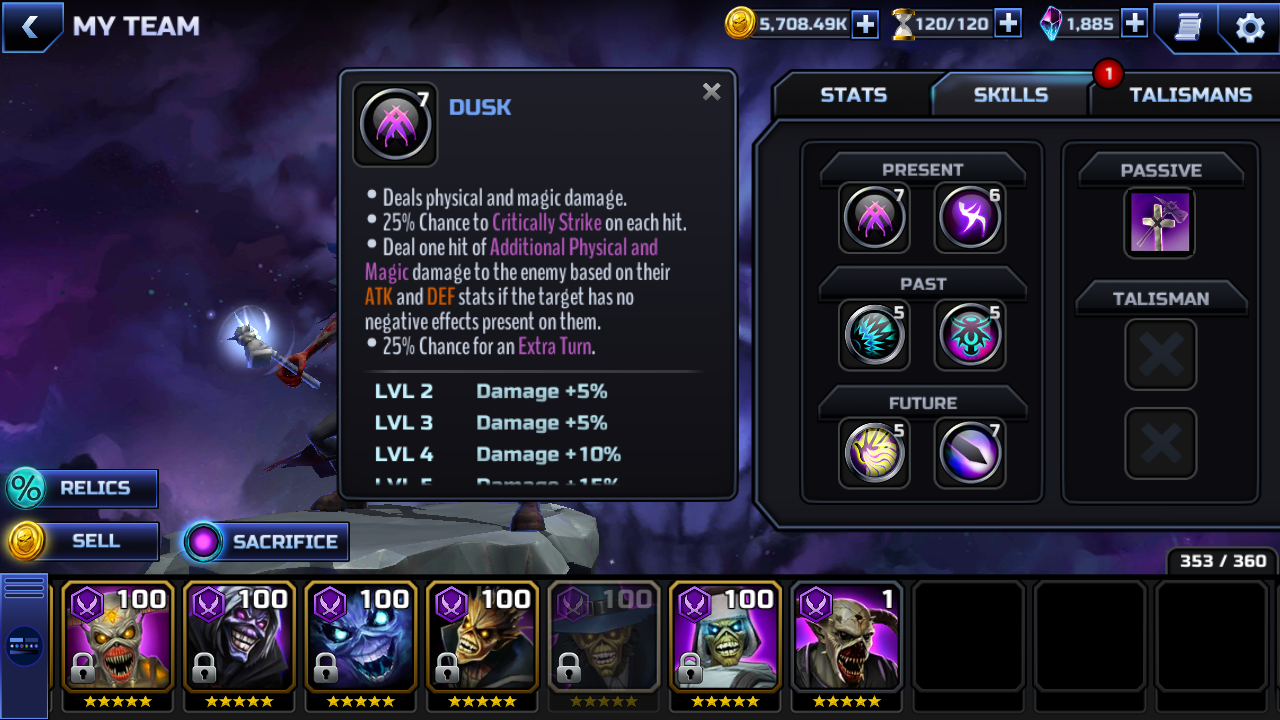Open the scroll log icon
Image resolution: width=1280 pixels, height=720 pixels.
click(x=1187, y=27)
